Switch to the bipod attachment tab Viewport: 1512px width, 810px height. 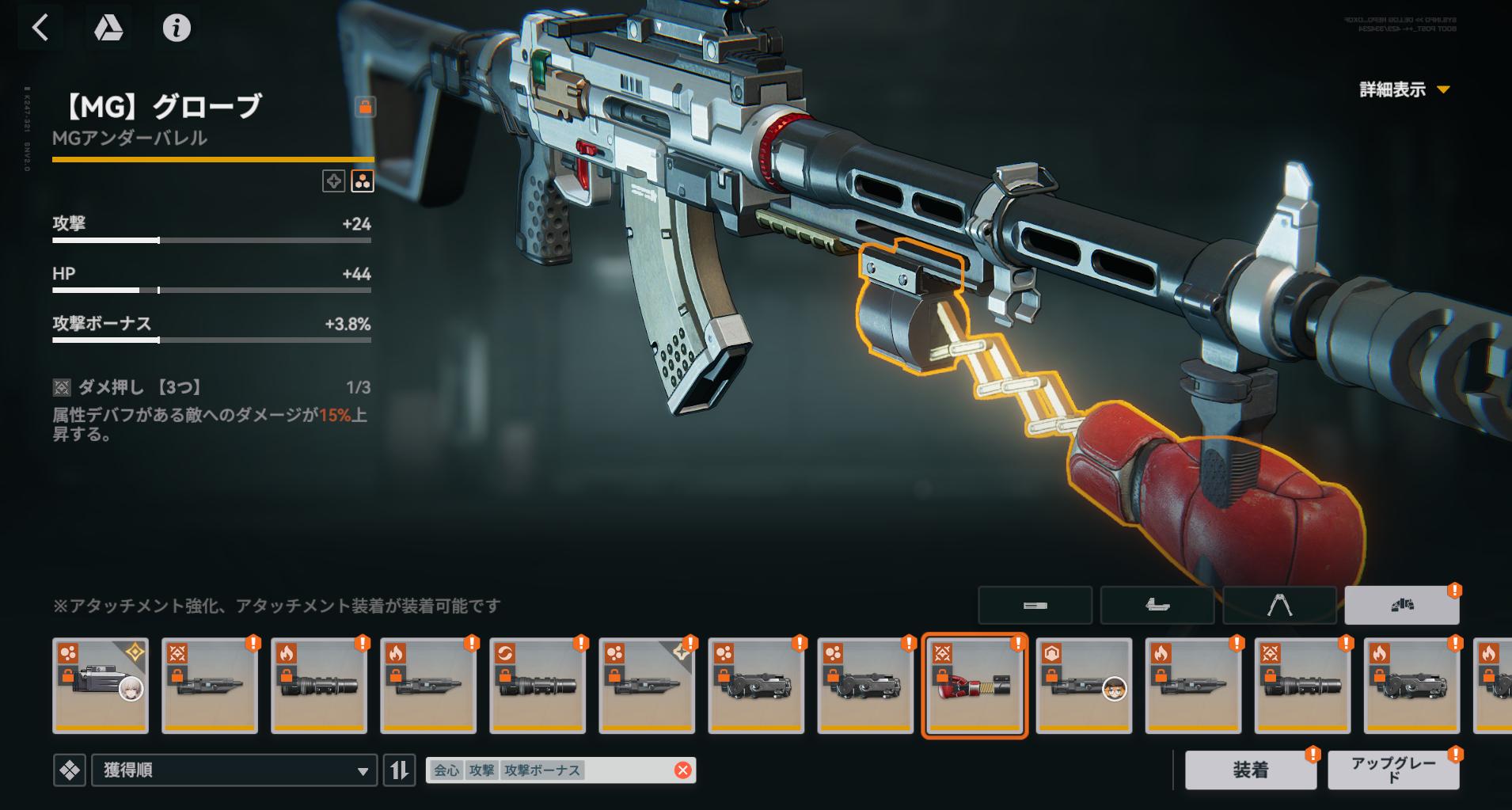(1279, 606)
